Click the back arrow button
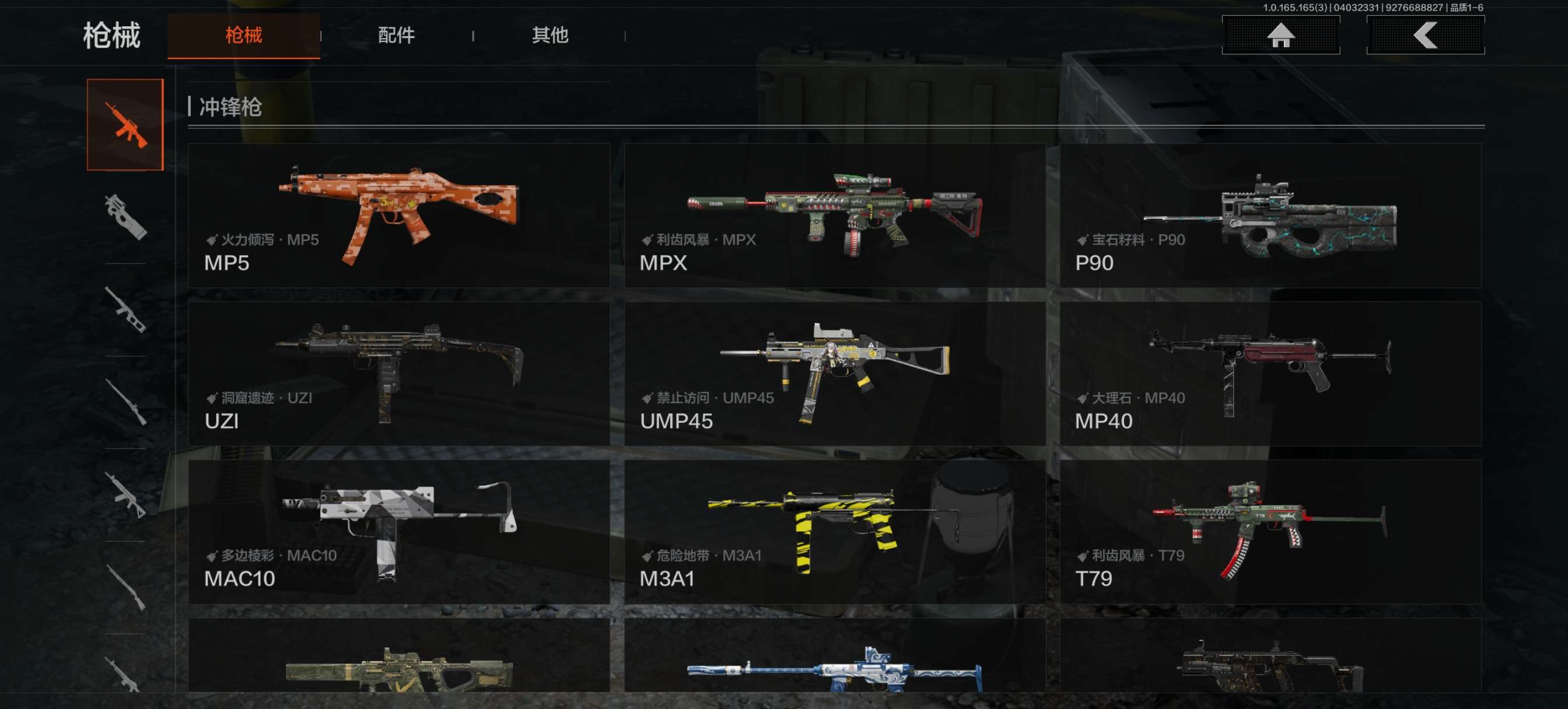1568x709 pixels. [x=1425, y=36]
